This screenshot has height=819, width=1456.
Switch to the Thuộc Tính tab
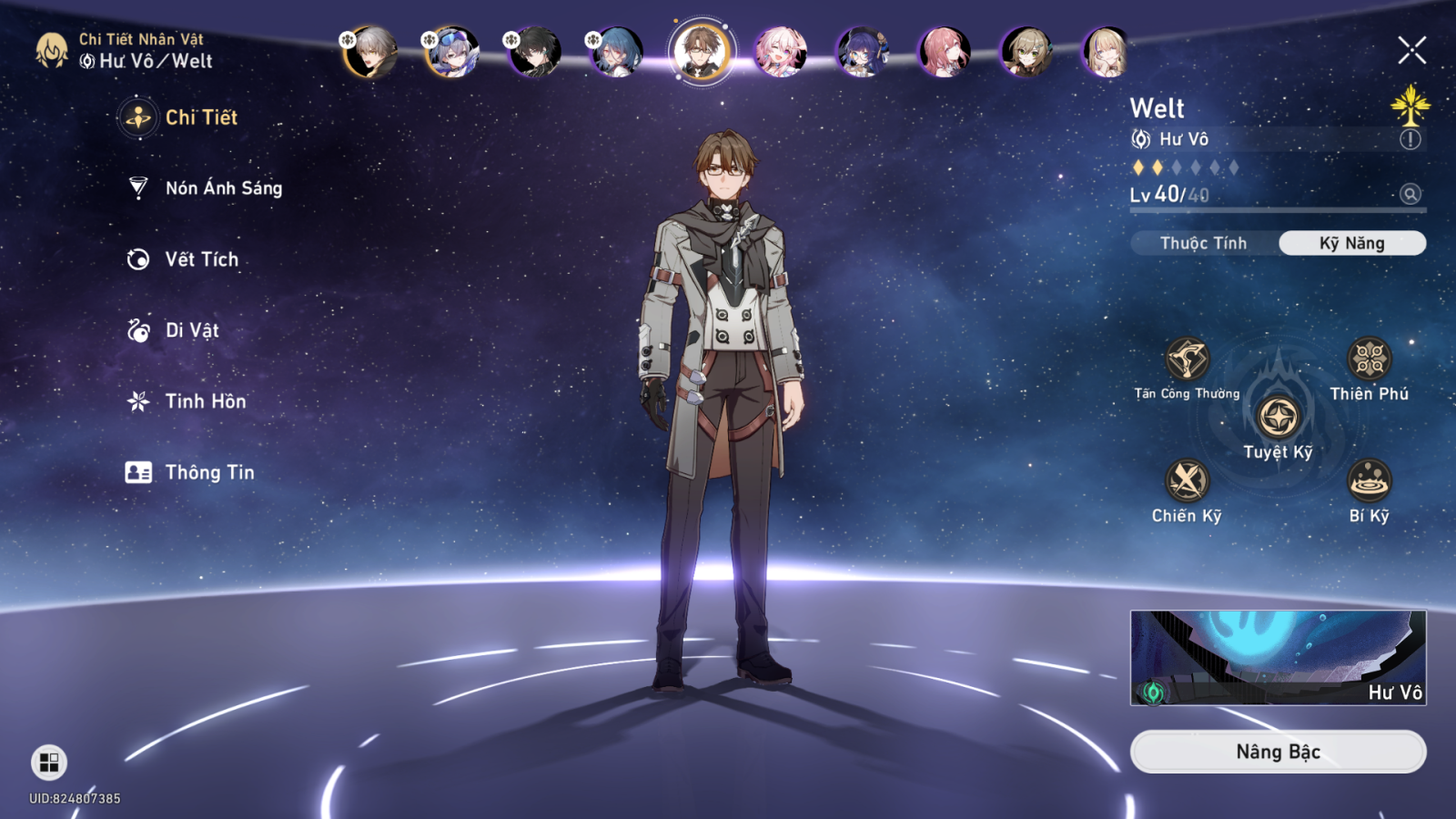coord(1203,243)
